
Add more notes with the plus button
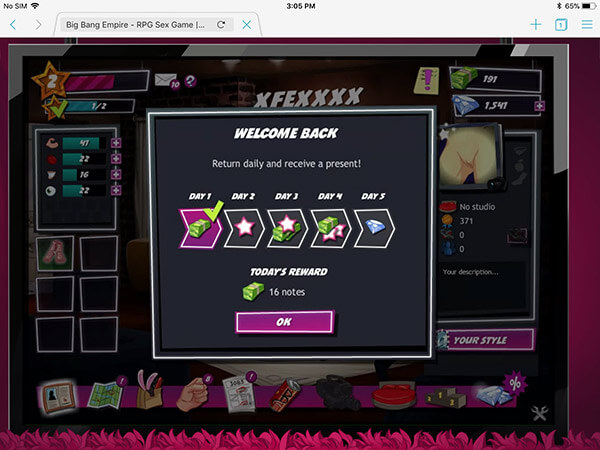coord(540,78)
